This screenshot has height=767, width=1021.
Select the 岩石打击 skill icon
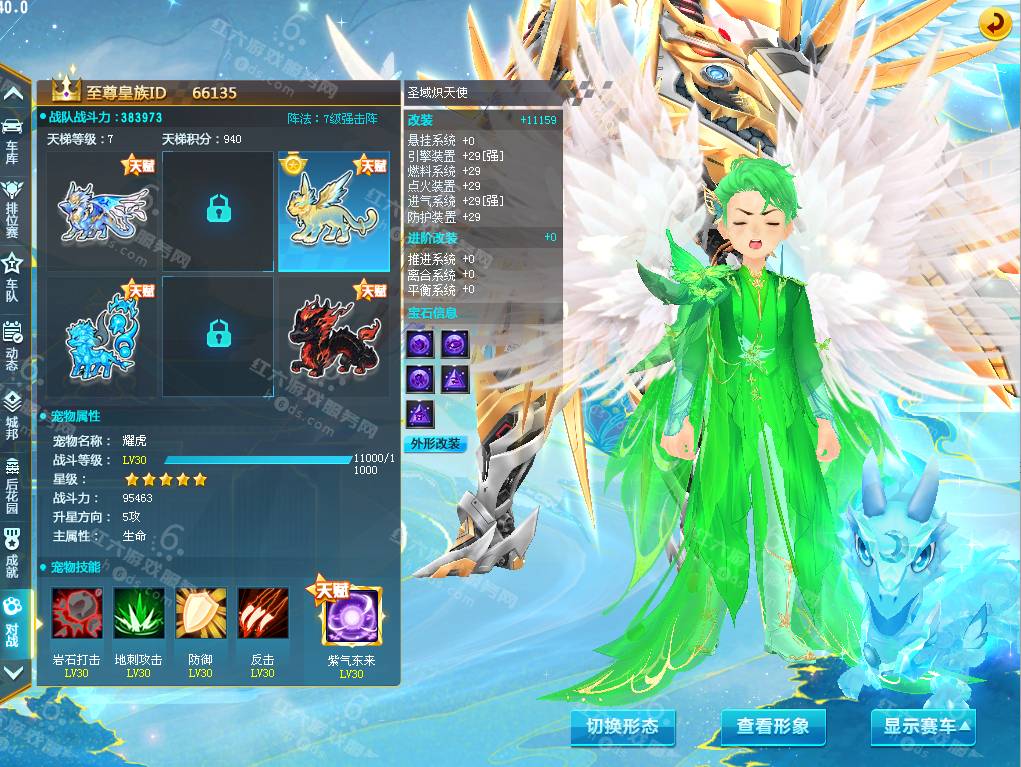pos(76,614)
